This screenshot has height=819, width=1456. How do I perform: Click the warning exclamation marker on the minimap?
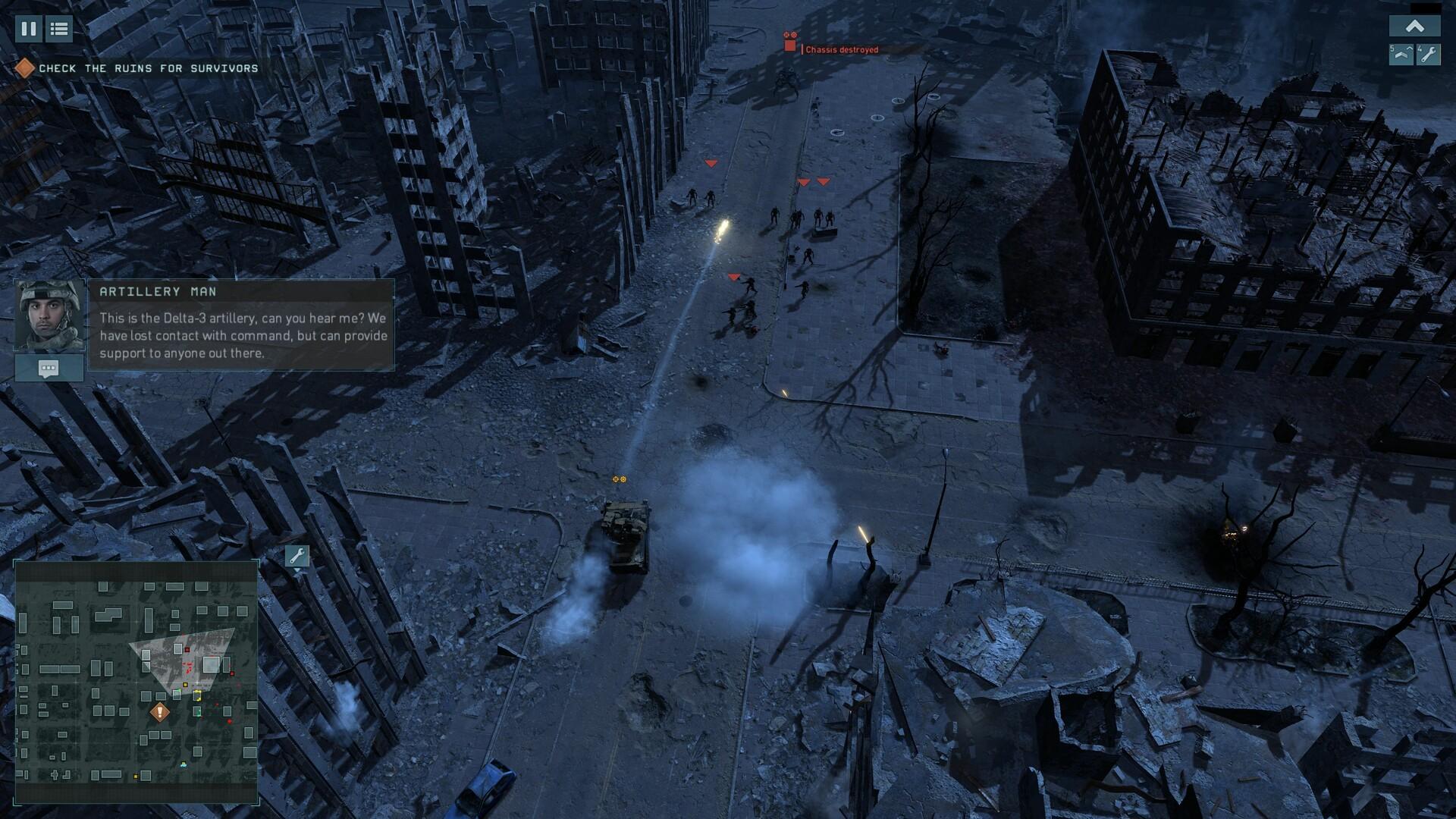(158, 713)
